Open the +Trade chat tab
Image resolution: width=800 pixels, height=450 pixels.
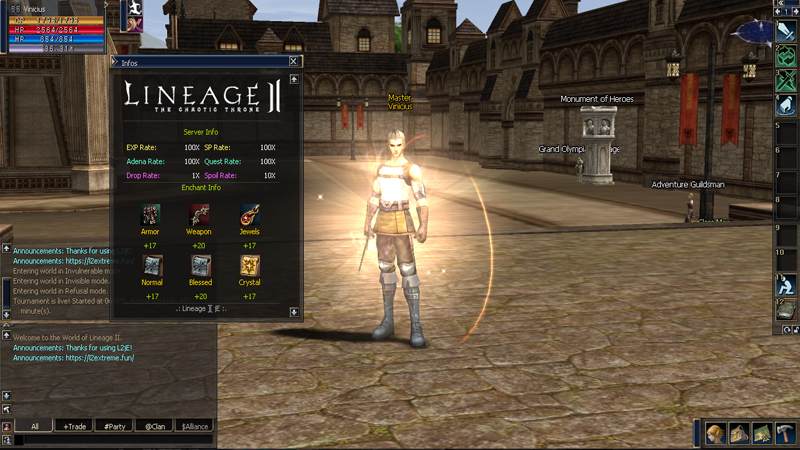pos(74,426)
